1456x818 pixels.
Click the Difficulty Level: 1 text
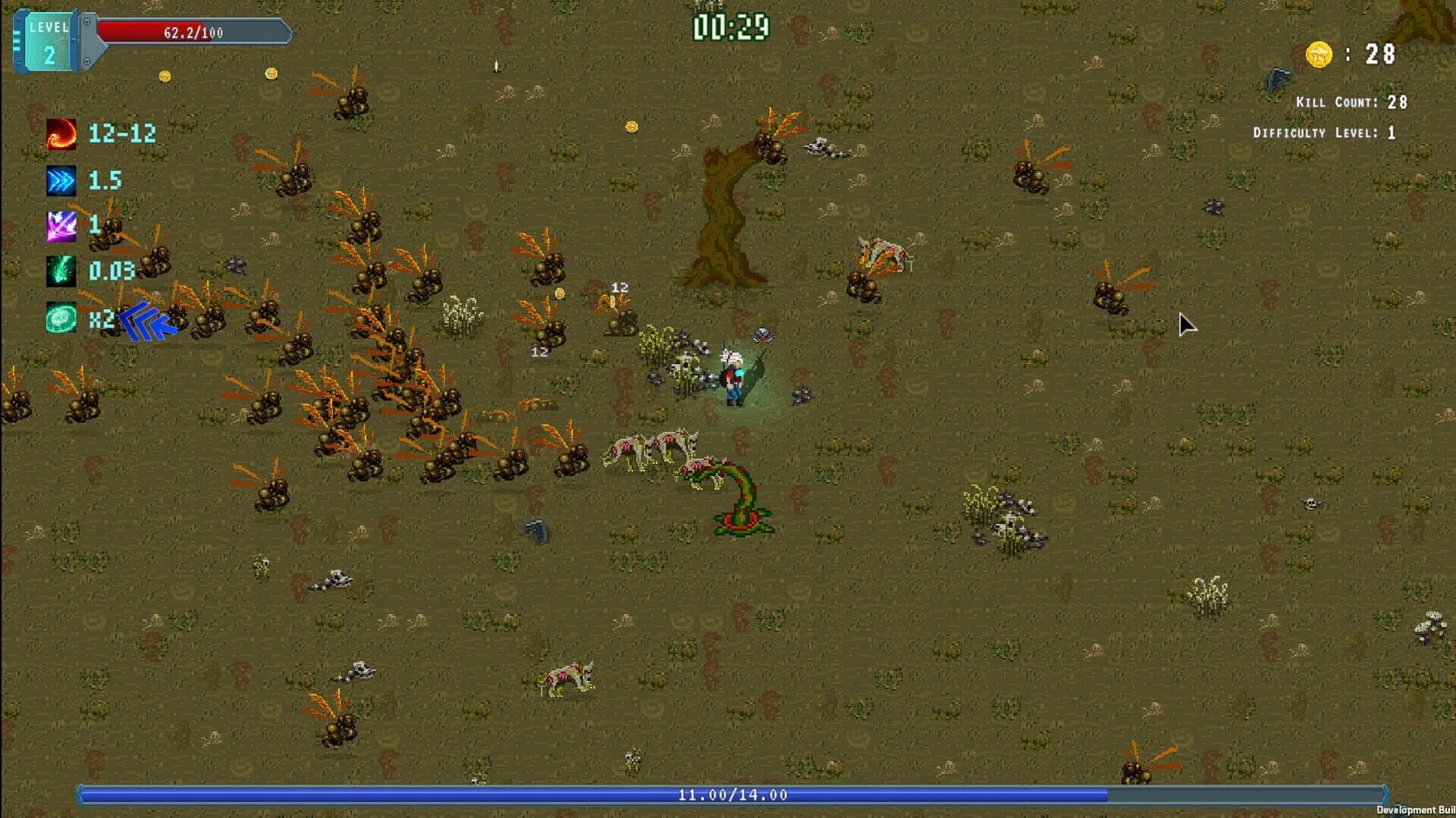click(1341, 132)
